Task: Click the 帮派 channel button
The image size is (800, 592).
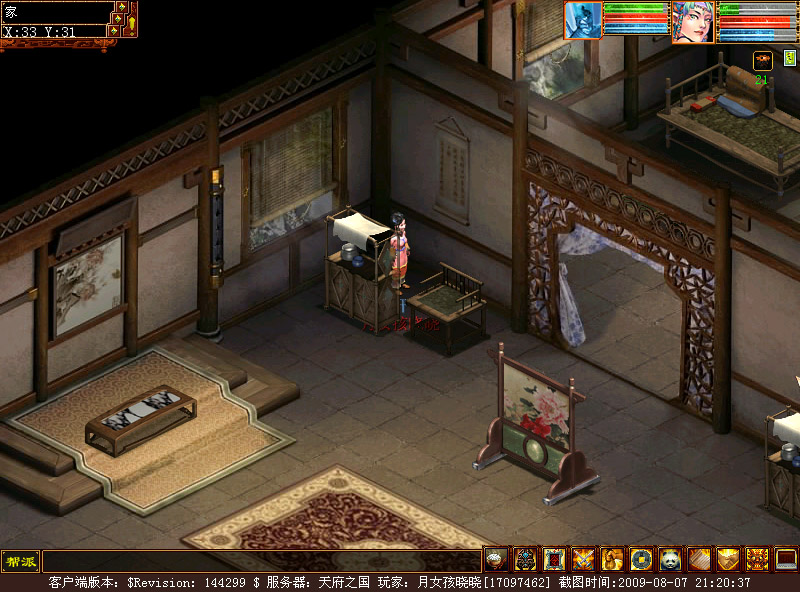Action: pyautogui.click(x=20, y=560)
